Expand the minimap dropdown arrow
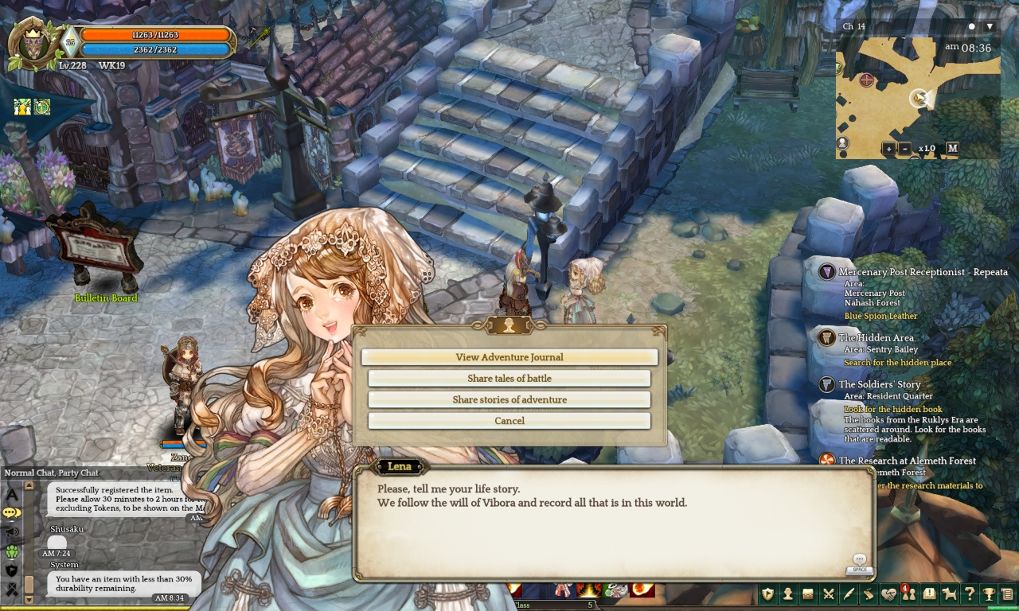 (x=989, y=26)
